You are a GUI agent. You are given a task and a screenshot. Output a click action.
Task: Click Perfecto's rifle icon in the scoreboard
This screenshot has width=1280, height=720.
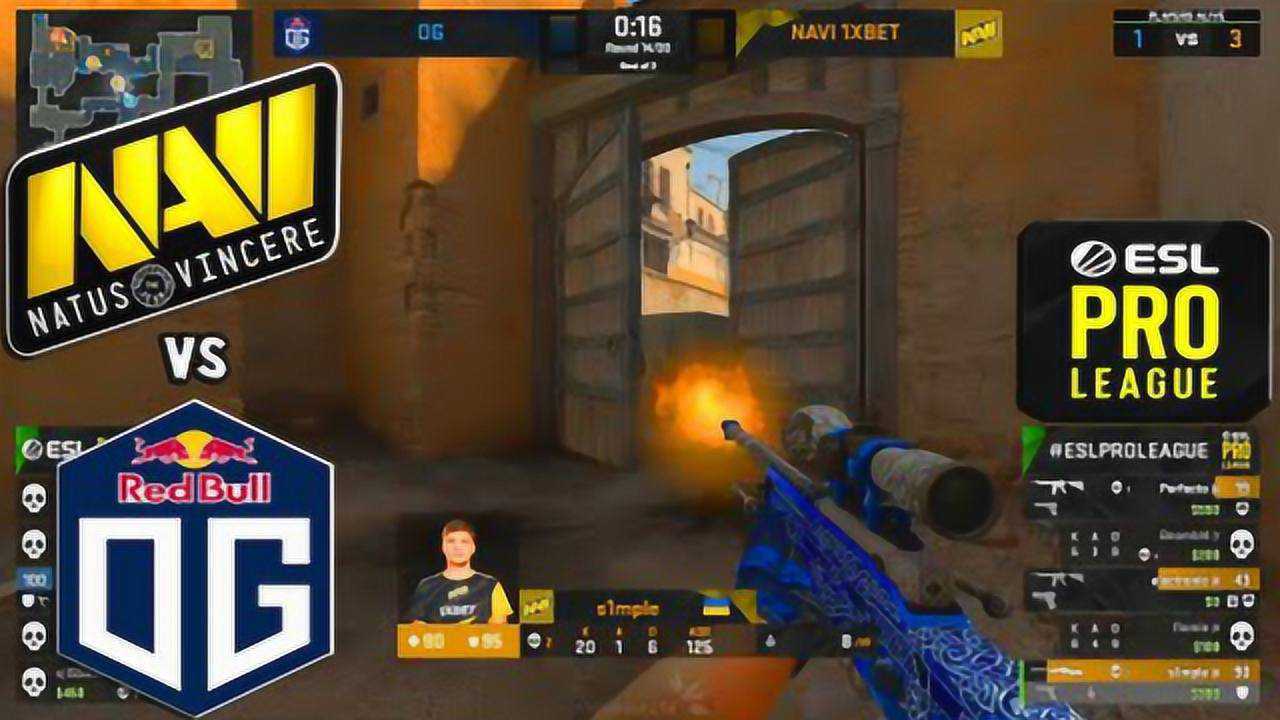(x=1057, y=487)
